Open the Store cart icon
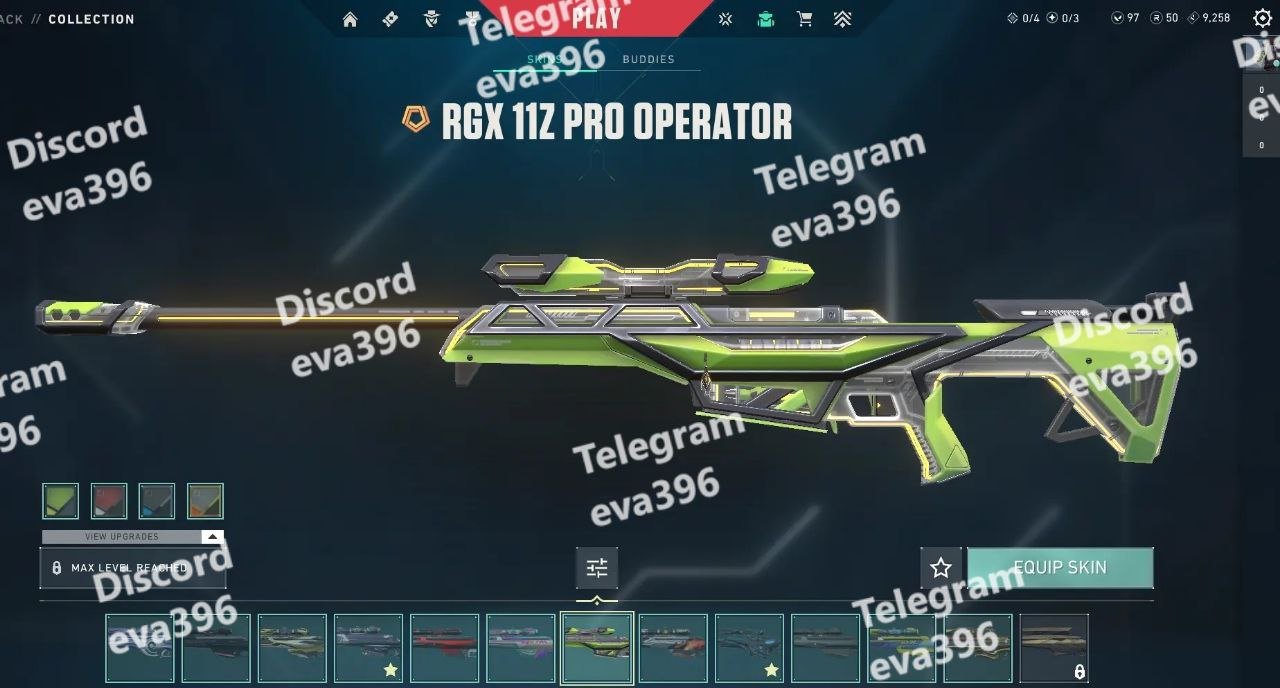This screenshot has height=688, width=1280. (804, 19)
